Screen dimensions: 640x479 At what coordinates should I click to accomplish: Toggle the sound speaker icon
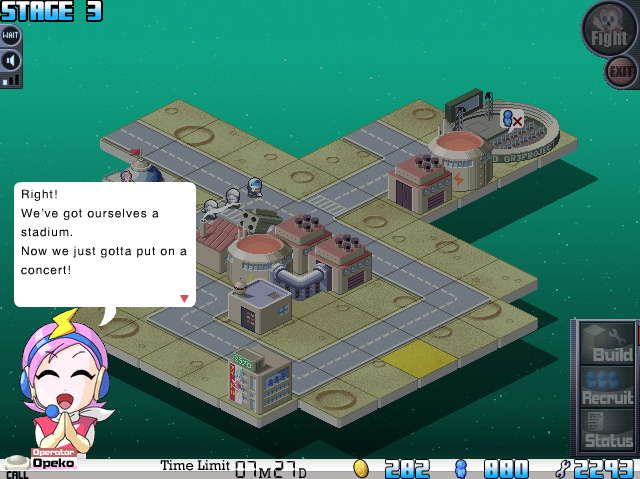point(11,60)
